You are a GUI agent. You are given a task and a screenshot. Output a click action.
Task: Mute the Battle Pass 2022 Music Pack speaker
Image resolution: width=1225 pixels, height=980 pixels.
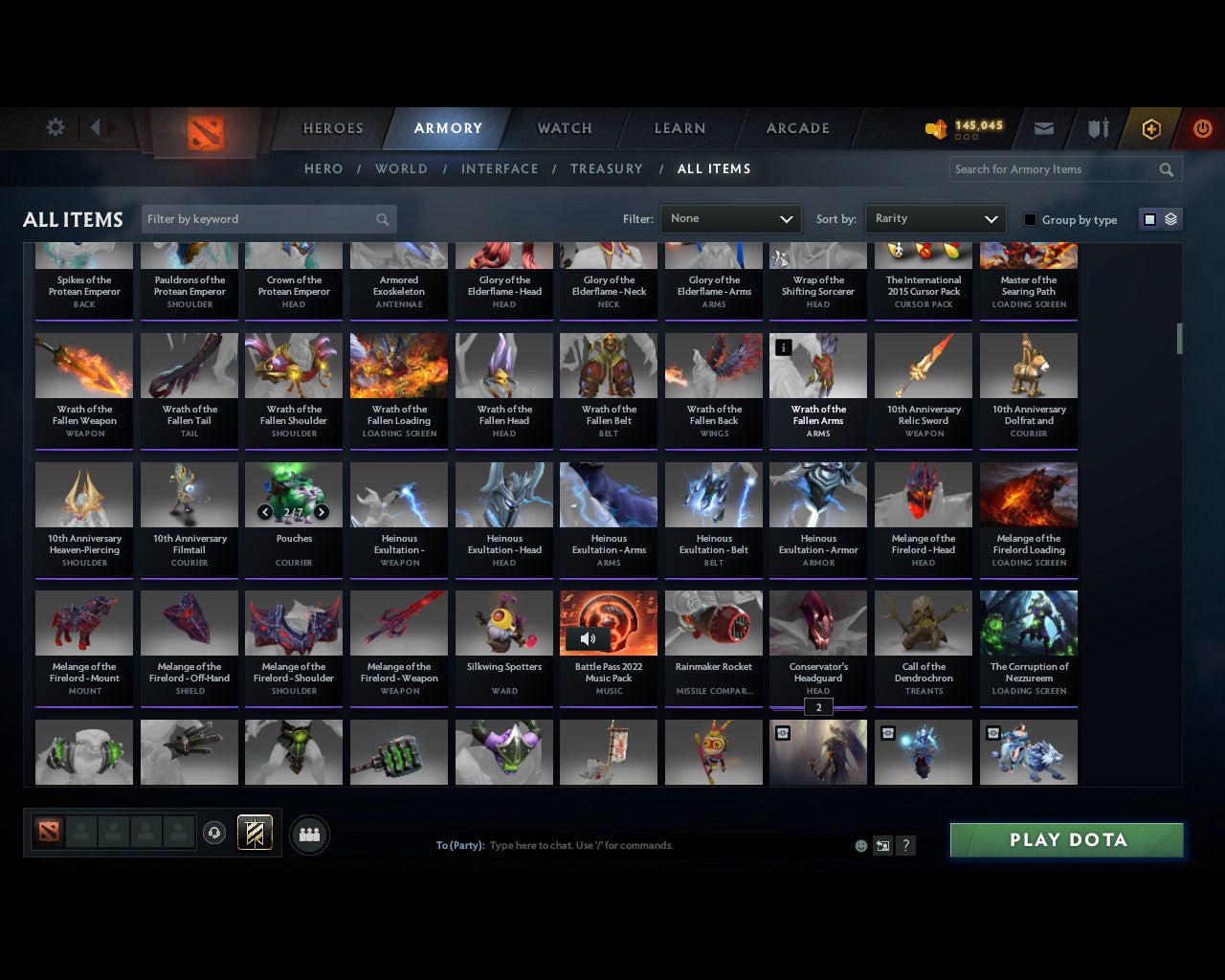pyautogui.click(x=589, y=638)
